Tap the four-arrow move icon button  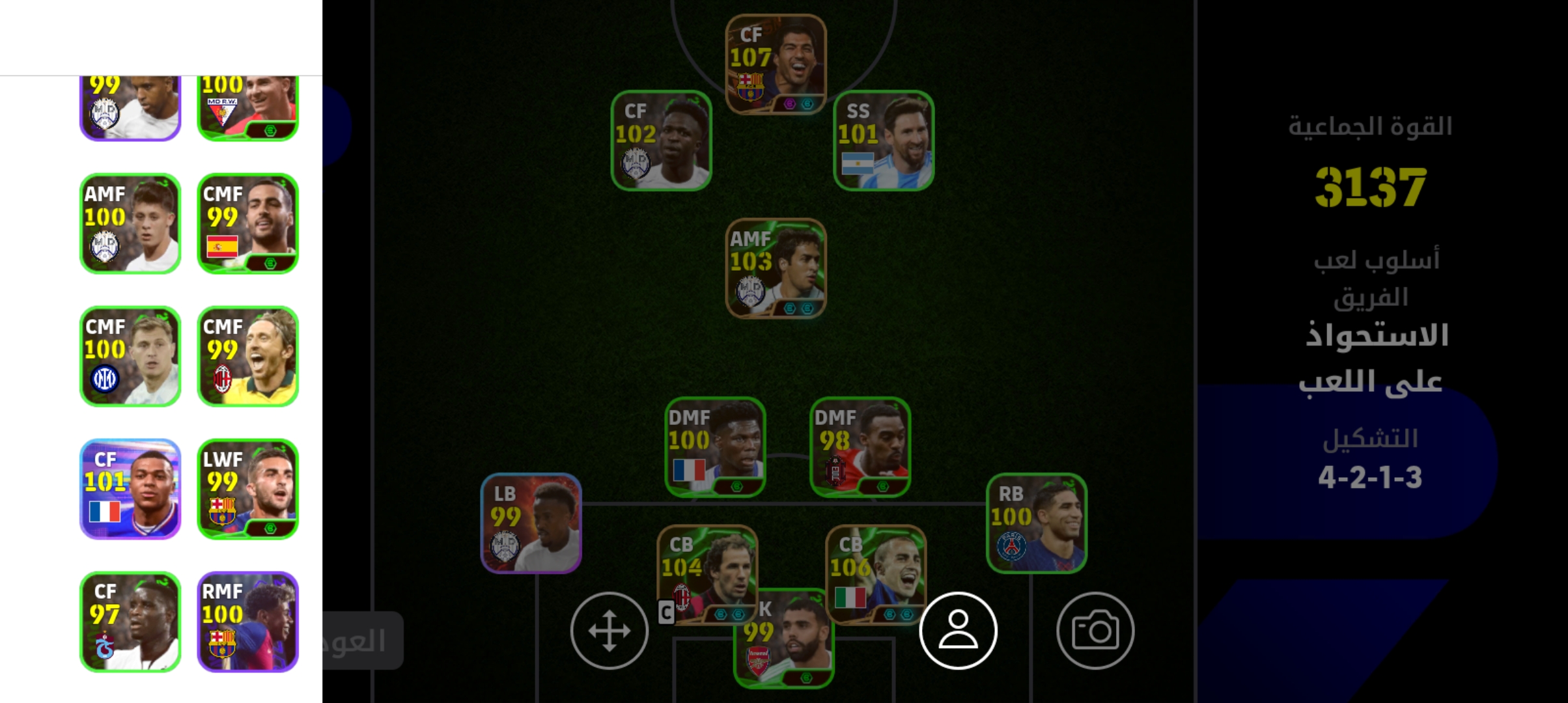point(609,630)
